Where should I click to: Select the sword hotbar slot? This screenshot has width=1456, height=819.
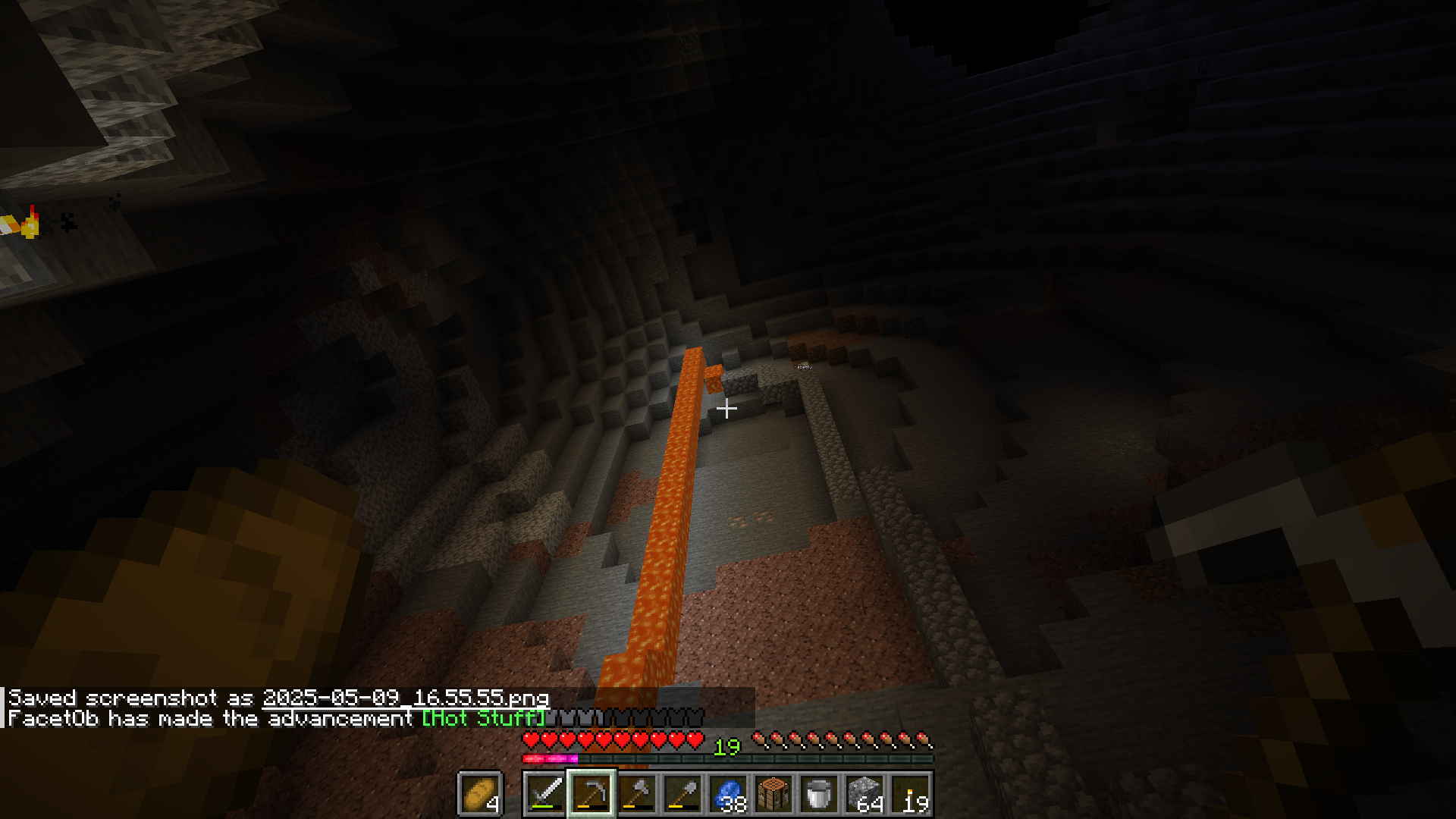pos(545,794)
